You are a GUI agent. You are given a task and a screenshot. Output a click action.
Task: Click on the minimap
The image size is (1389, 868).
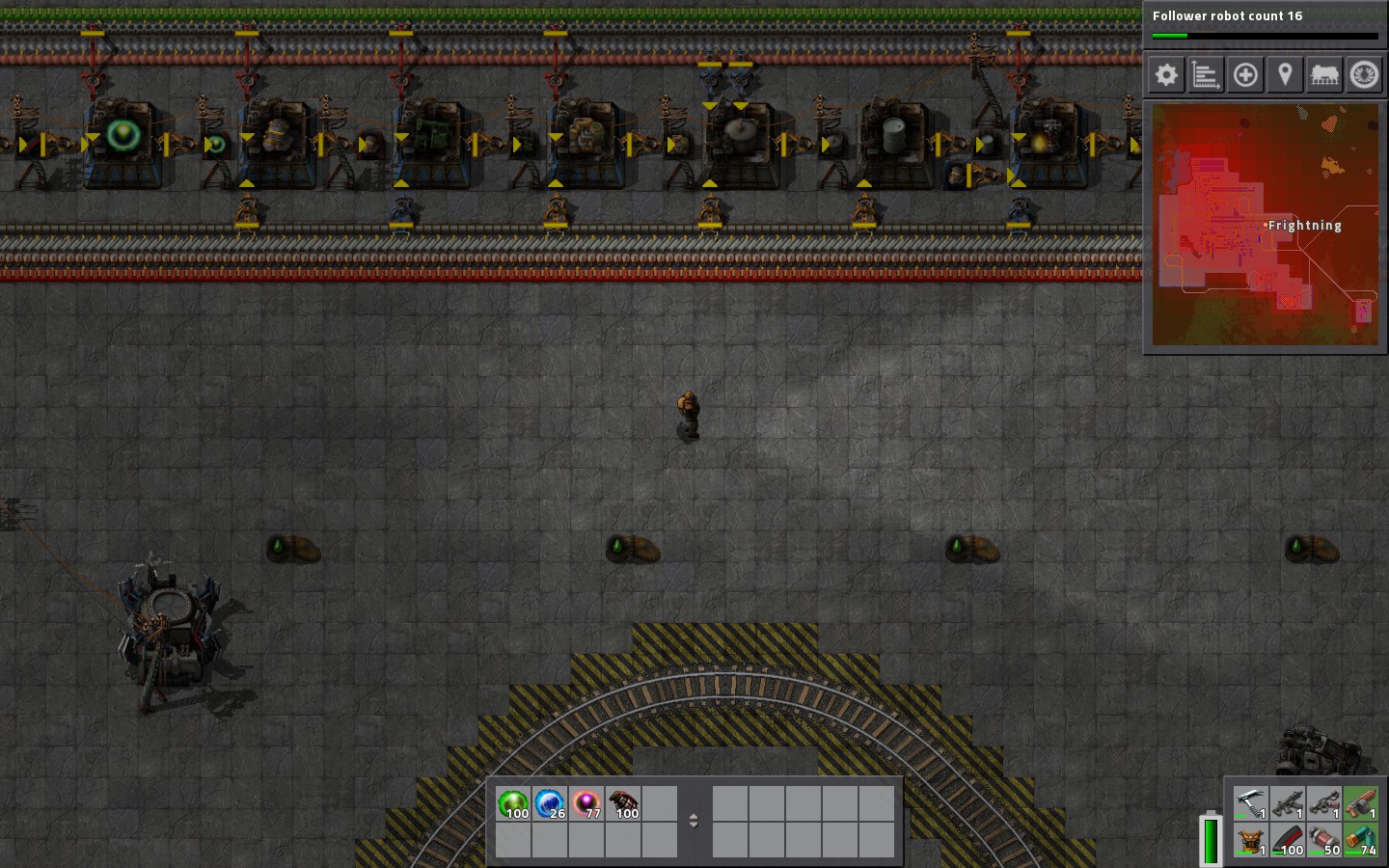pos(1266,224)
